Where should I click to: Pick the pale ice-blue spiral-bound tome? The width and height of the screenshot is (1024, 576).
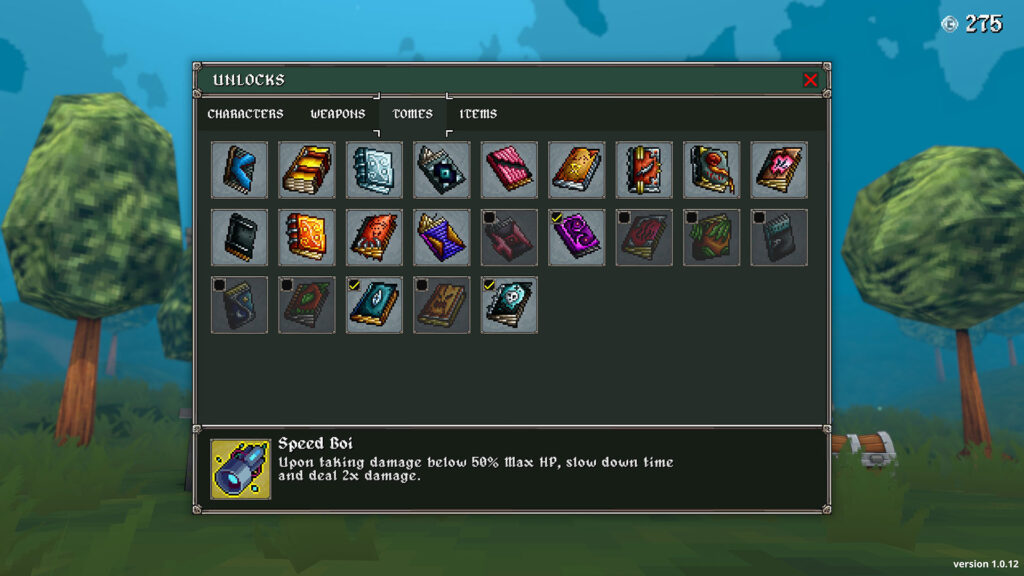pos(375,169)
